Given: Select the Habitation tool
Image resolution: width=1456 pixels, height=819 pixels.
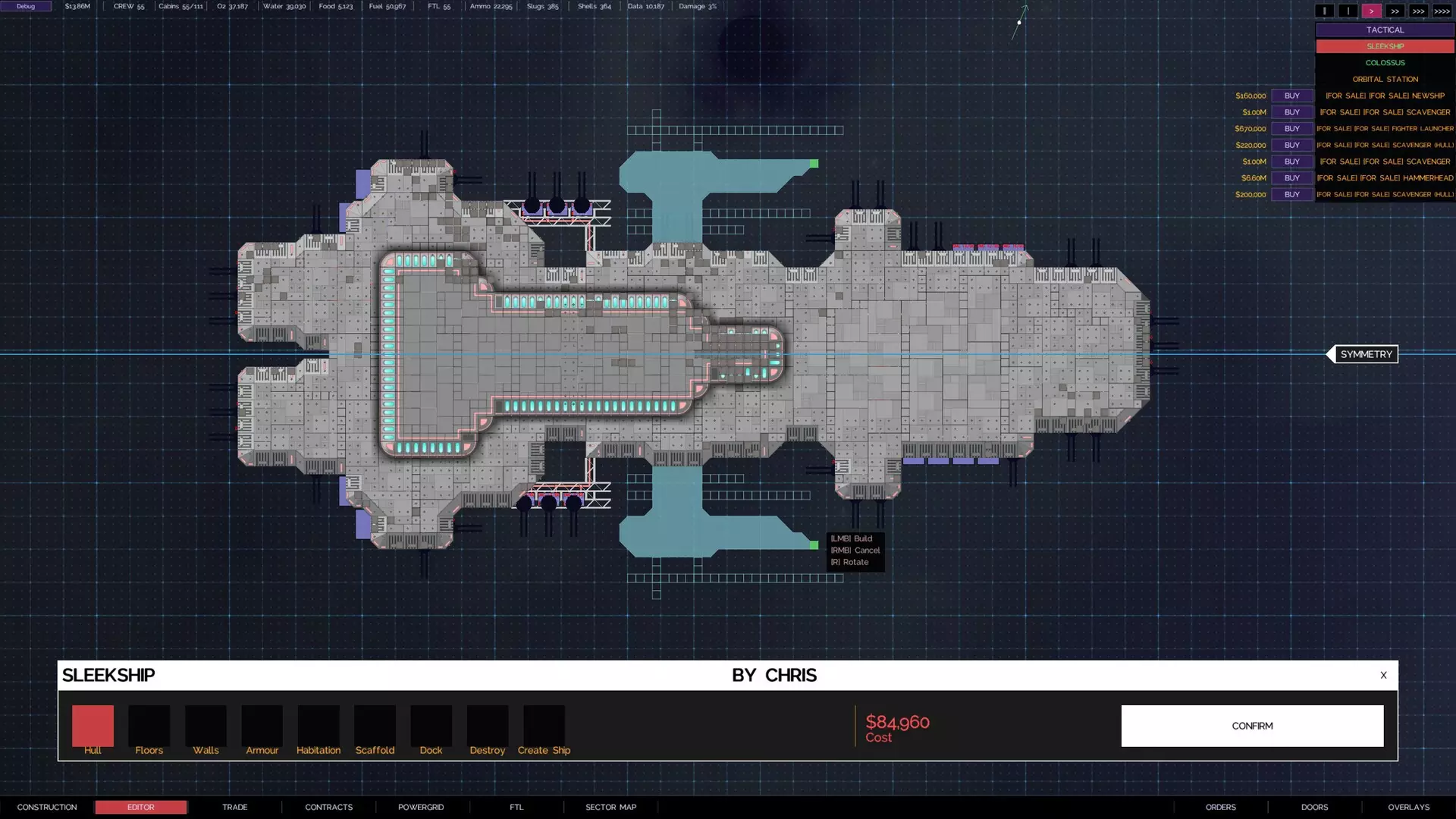Looking at the screenshot, I should (x=318, y=726).
